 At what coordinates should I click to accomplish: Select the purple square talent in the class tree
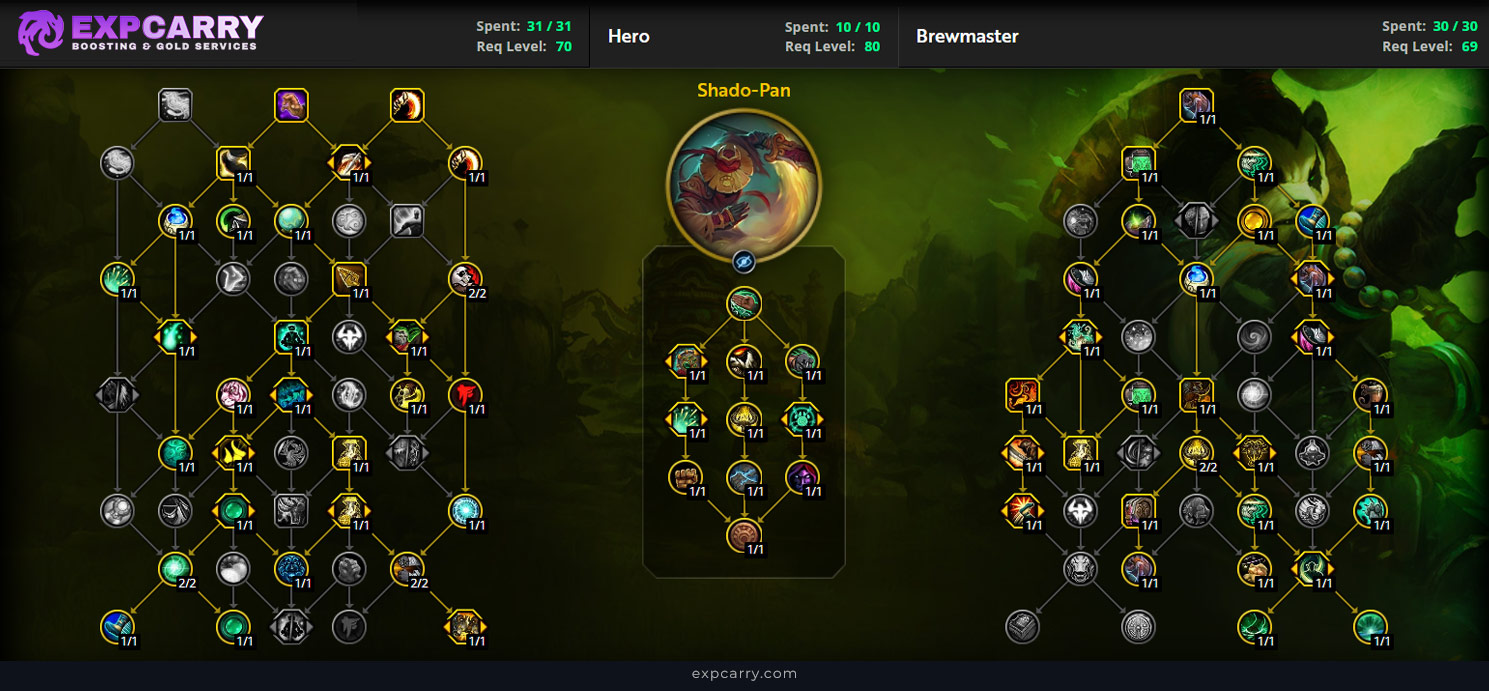291,105
